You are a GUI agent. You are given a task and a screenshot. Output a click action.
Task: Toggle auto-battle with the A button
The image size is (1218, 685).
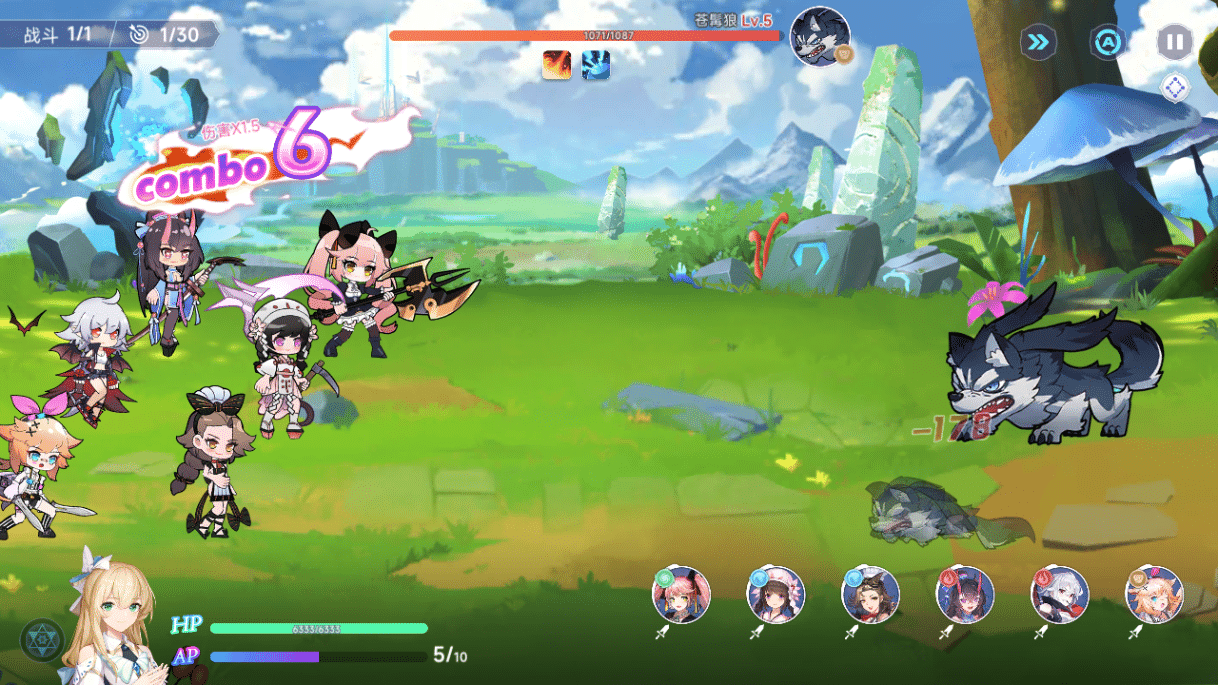[x=1107, y=42]
